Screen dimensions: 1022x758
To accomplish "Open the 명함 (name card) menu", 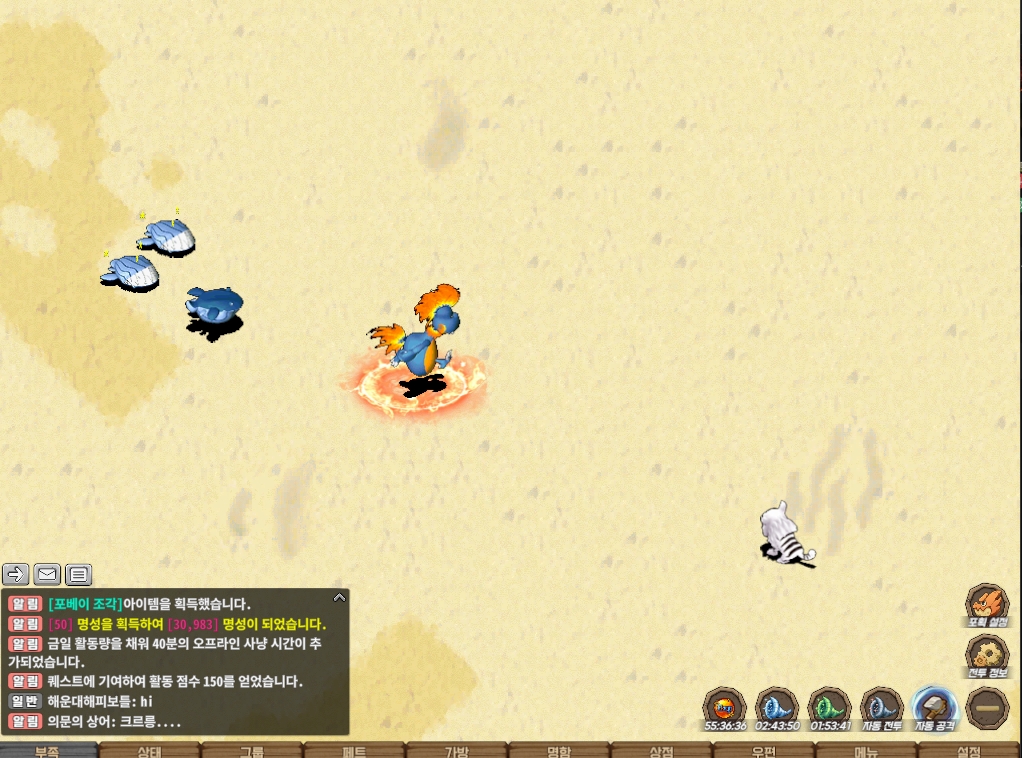I will [x=558, y=750].
